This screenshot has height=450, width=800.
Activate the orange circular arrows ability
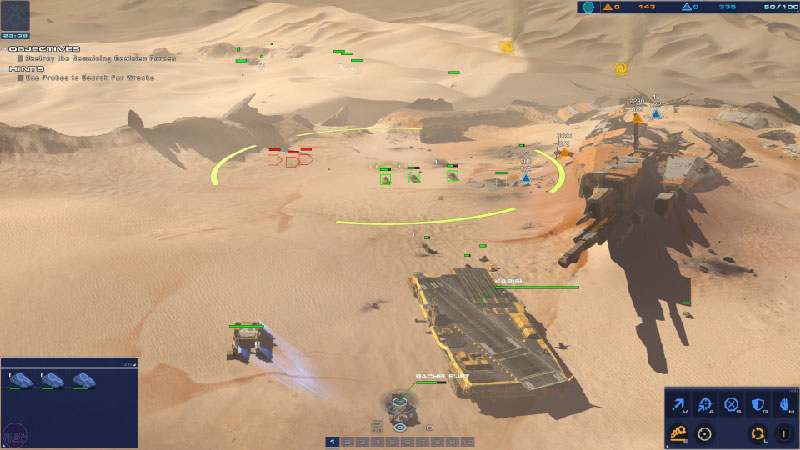click(758, 433)
